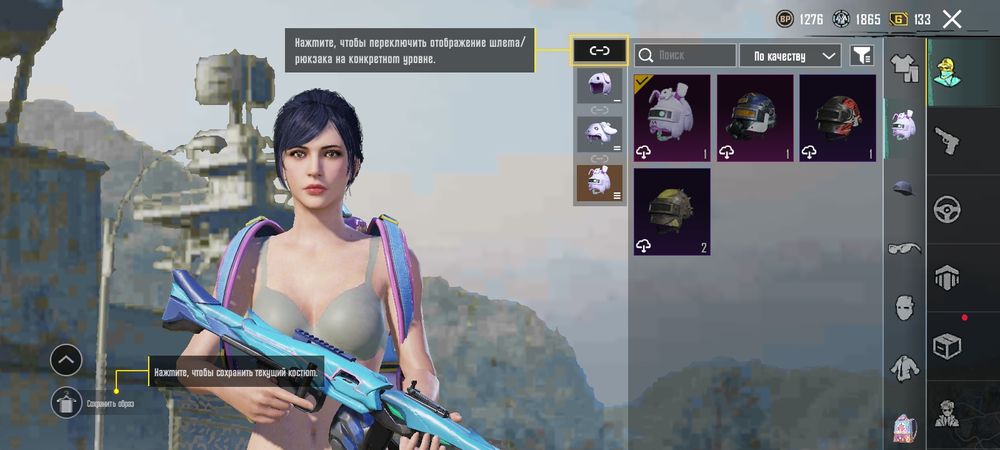1000x450 pixels.
Task: Select the level 2 helmet slot
Action: (x=599, y=134)
